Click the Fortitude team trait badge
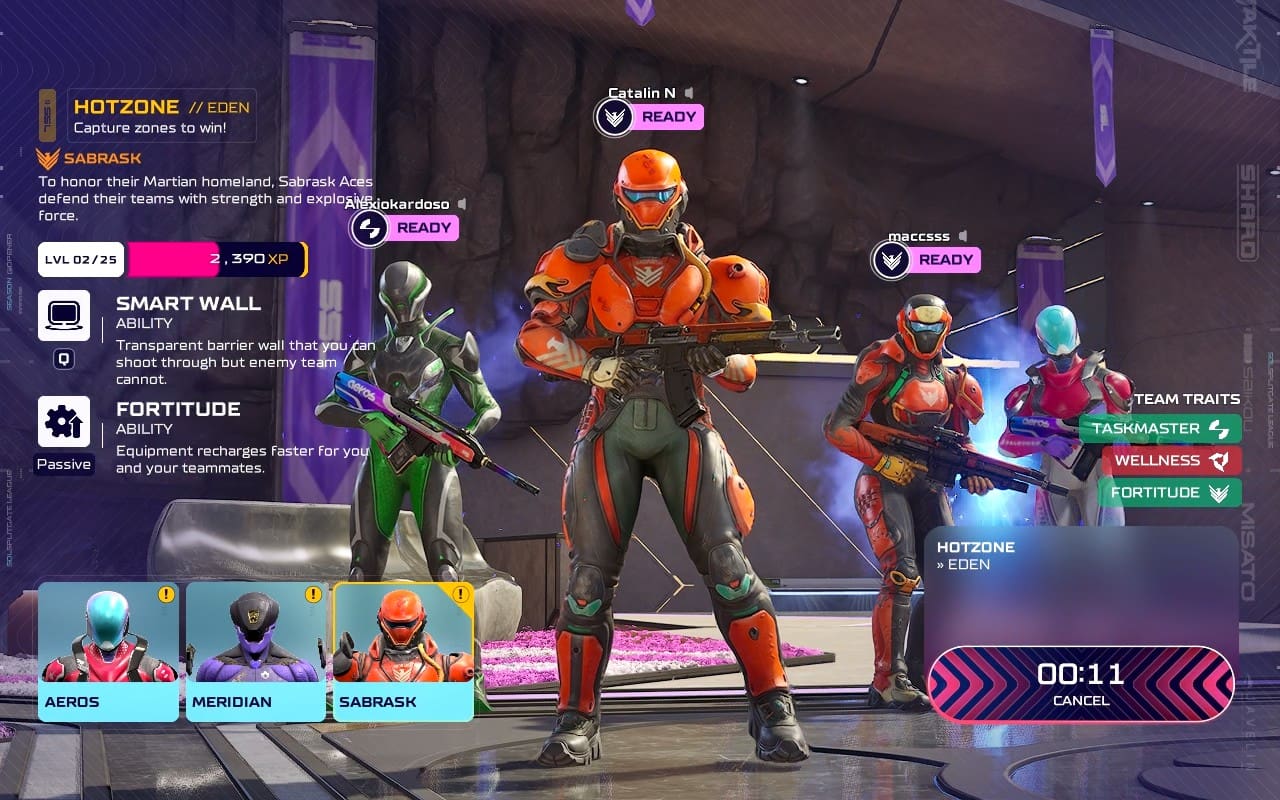The image size is (1280, 800). click(x=1169, y=493)
